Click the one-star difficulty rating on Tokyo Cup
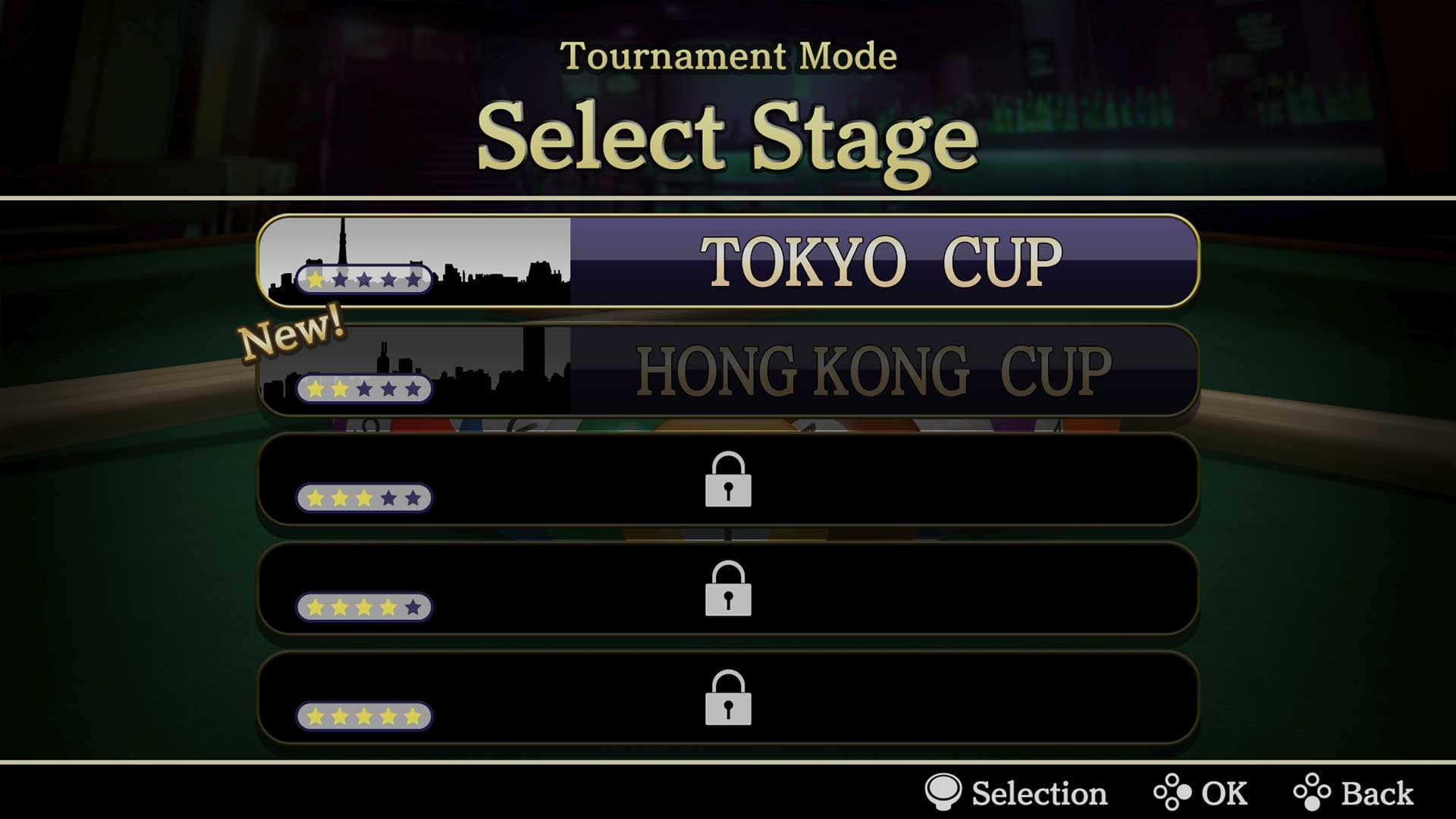 coord(364,281)
